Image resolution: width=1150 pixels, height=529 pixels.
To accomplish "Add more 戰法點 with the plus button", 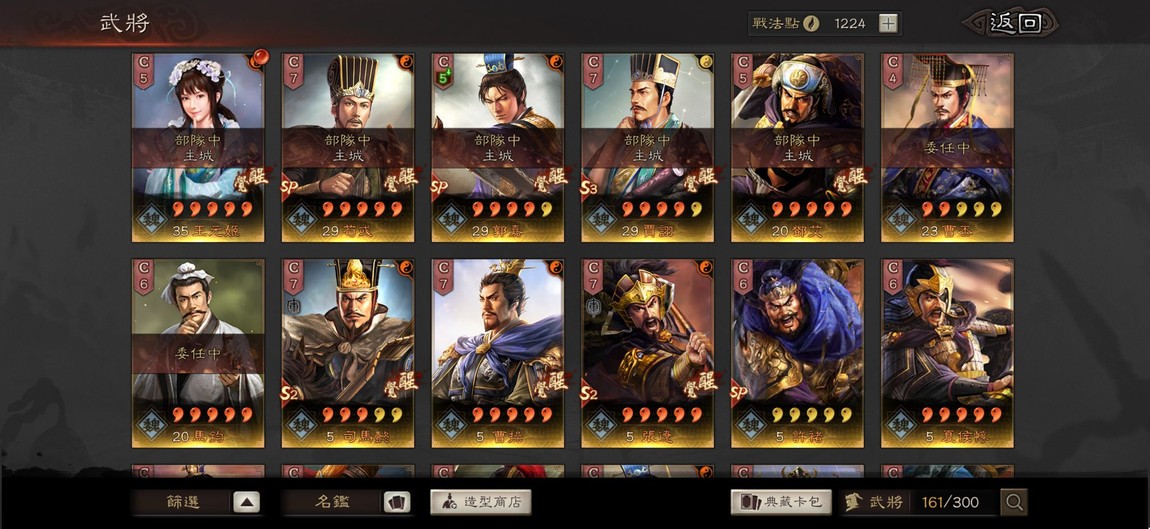I will click(x=888, y=24).
